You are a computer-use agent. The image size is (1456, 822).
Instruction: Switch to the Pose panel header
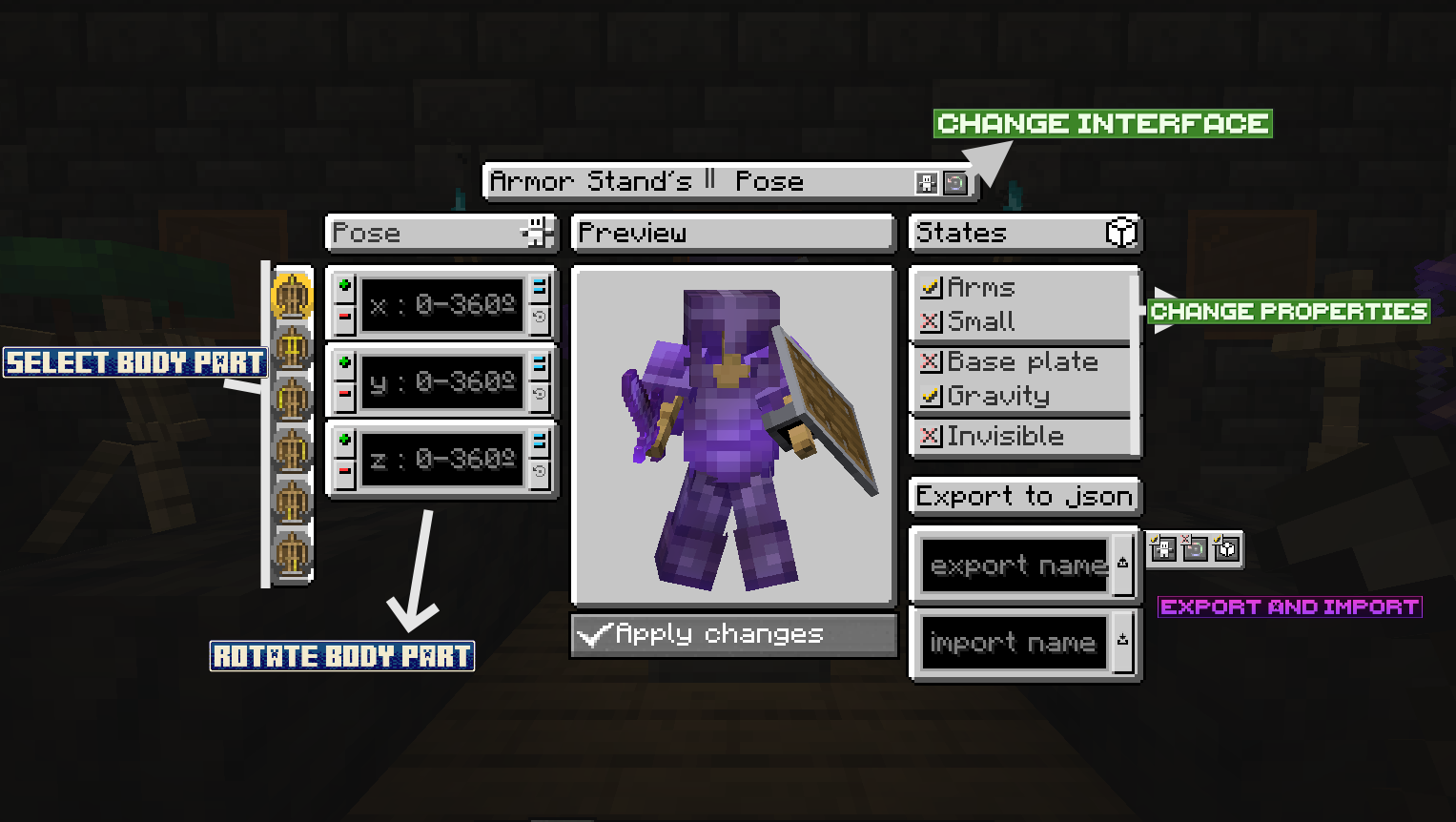point(441,233)
